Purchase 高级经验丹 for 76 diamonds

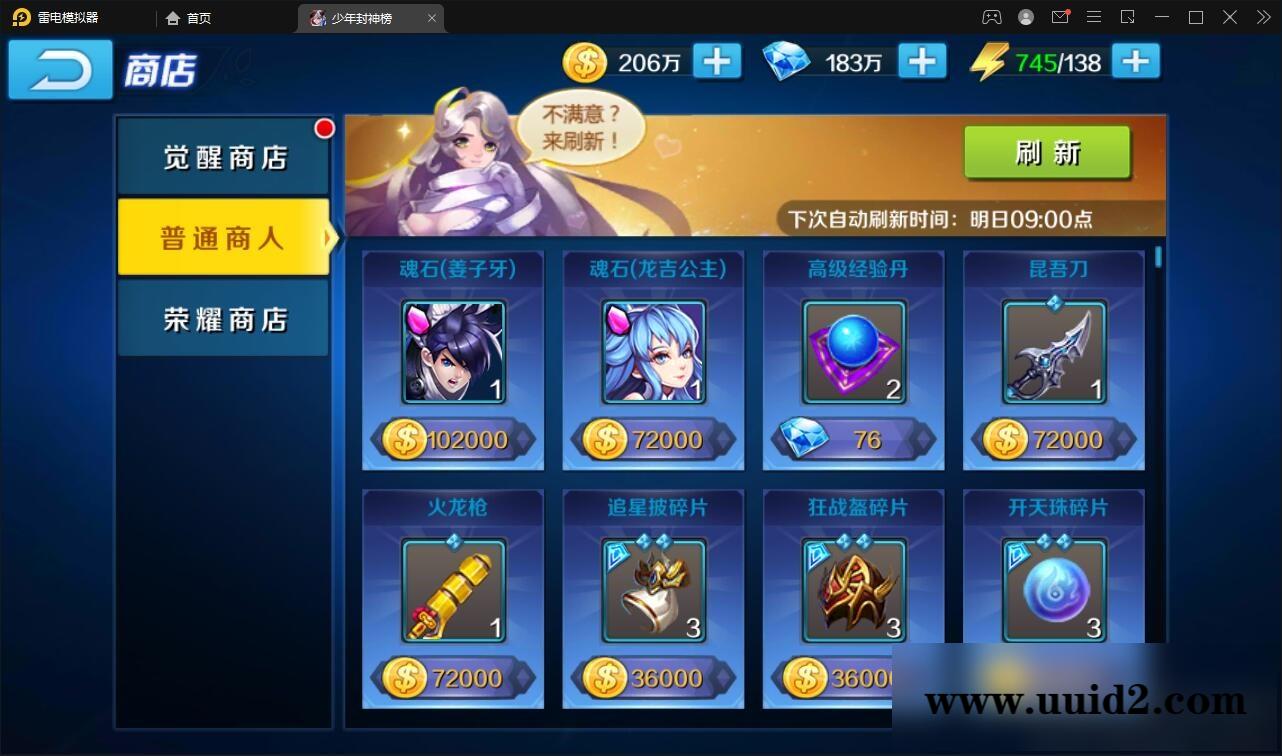click(x=852, y=439)
